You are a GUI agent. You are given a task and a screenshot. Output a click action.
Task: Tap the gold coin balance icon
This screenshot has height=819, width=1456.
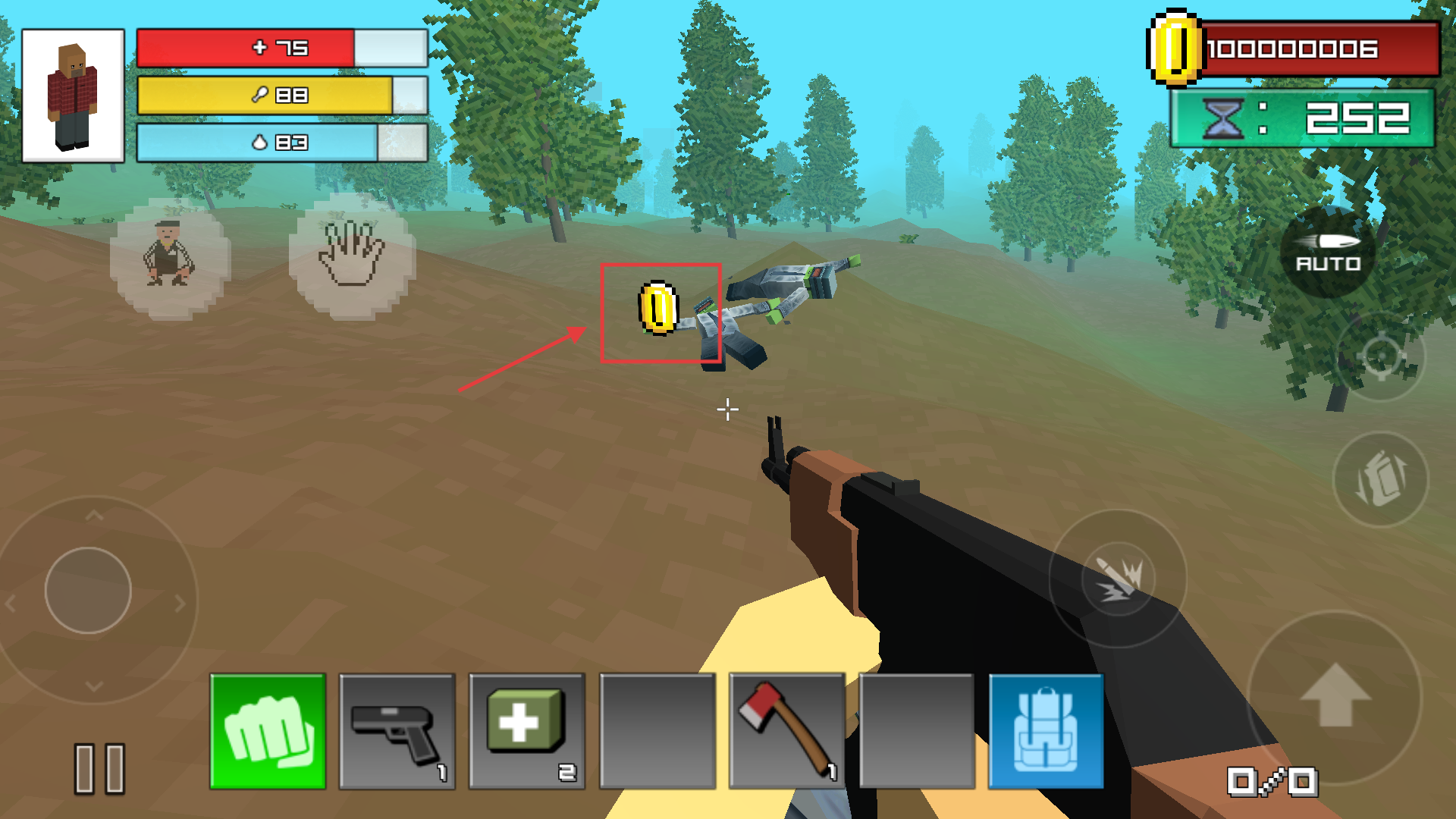1175,49
